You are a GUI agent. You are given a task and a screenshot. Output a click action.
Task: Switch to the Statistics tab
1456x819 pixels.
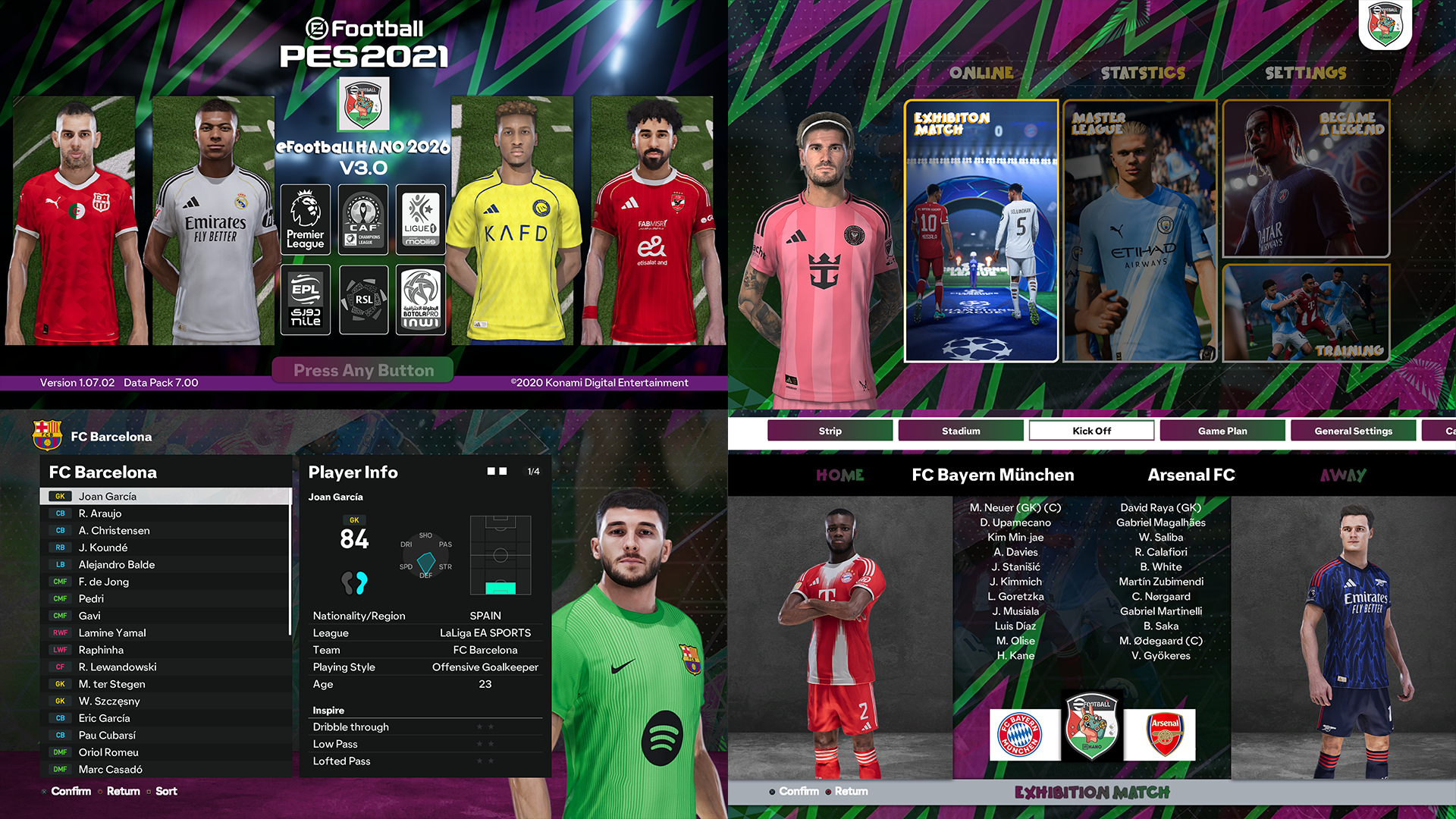tap(1143, 73)
